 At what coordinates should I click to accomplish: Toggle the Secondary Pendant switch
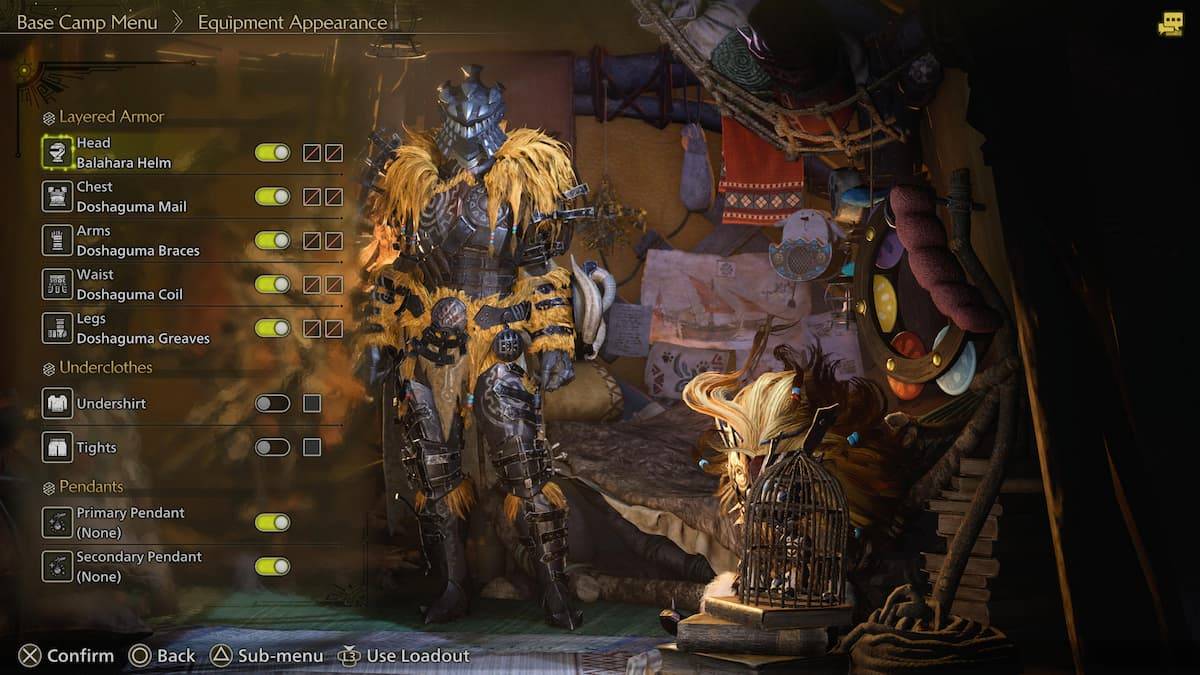(272, 567)
